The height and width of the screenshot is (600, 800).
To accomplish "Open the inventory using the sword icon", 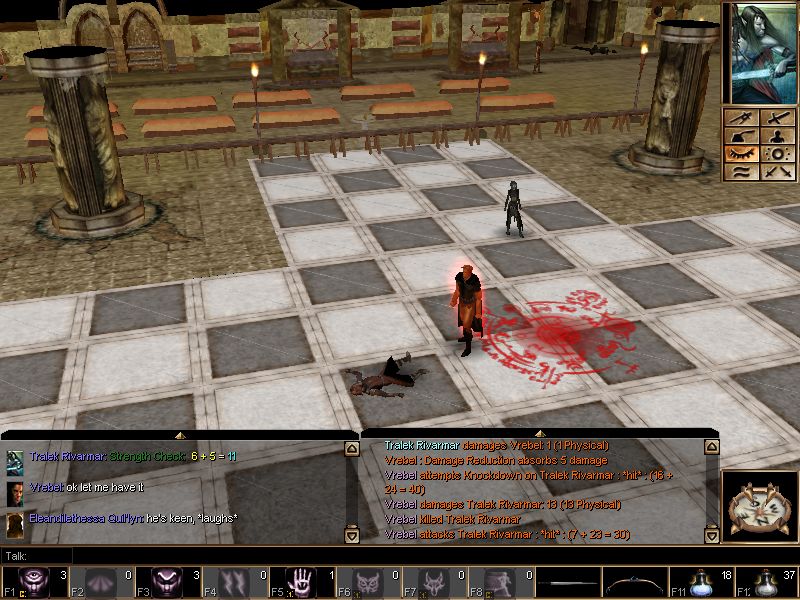I will pyautogui.click(x=776, y=118).
